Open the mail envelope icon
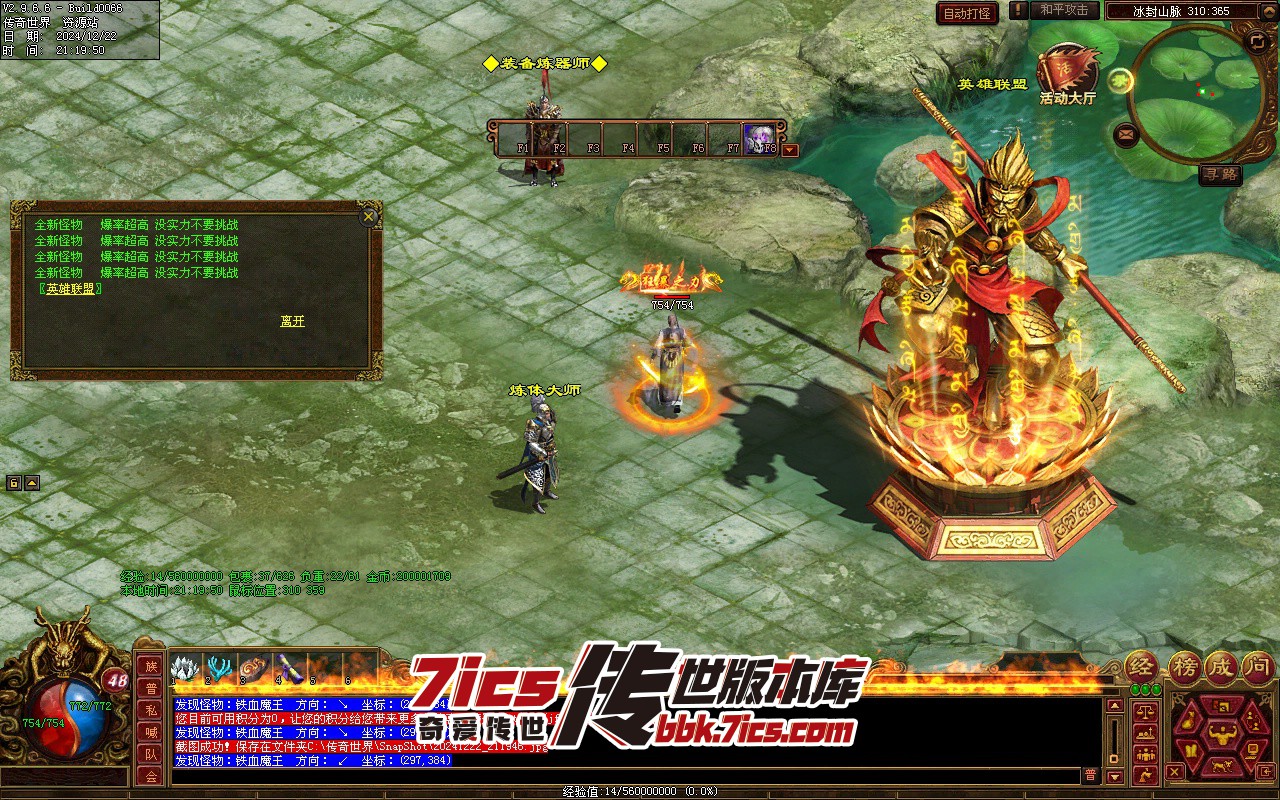This screenshot has height=800, width=1280. pyautogui.click(x=1126, y=133)
